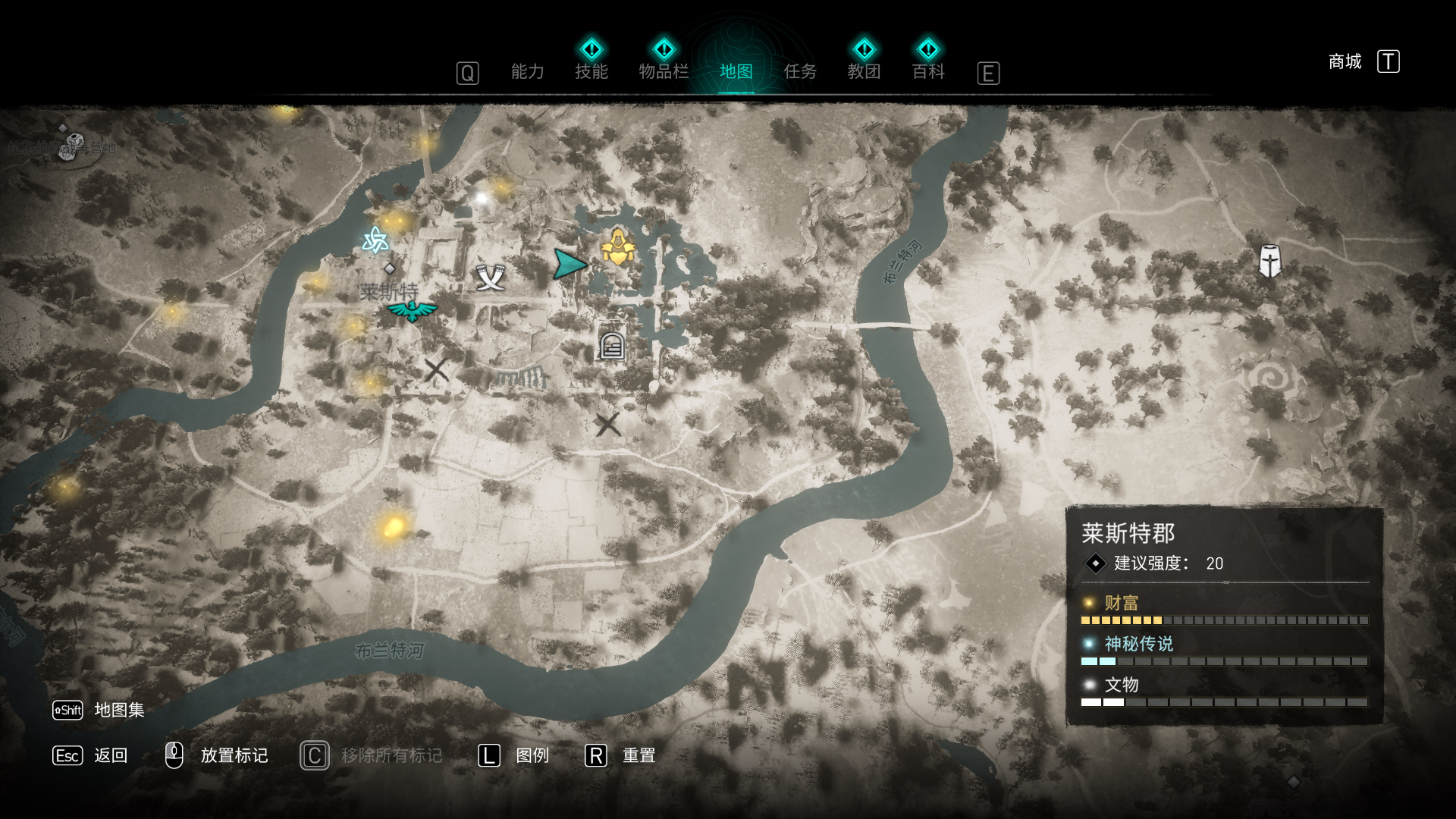The height and width of the screenshot is (819, 1456).
Task: Select the teal raven synchronization point marker
Action: [x=412, y=310]
